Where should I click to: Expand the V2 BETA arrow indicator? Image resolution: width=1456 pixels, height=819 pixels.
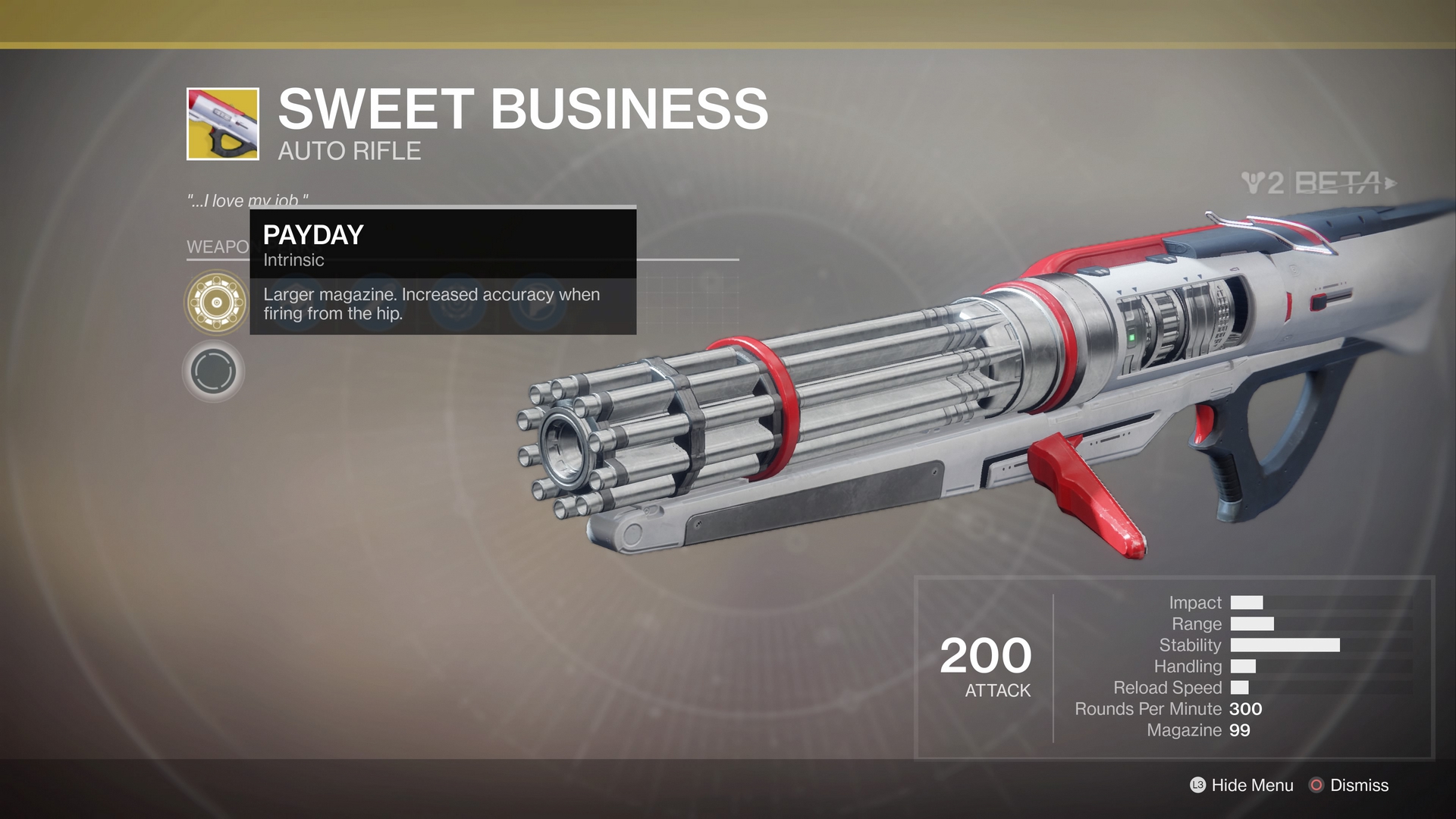[1392, 182]
